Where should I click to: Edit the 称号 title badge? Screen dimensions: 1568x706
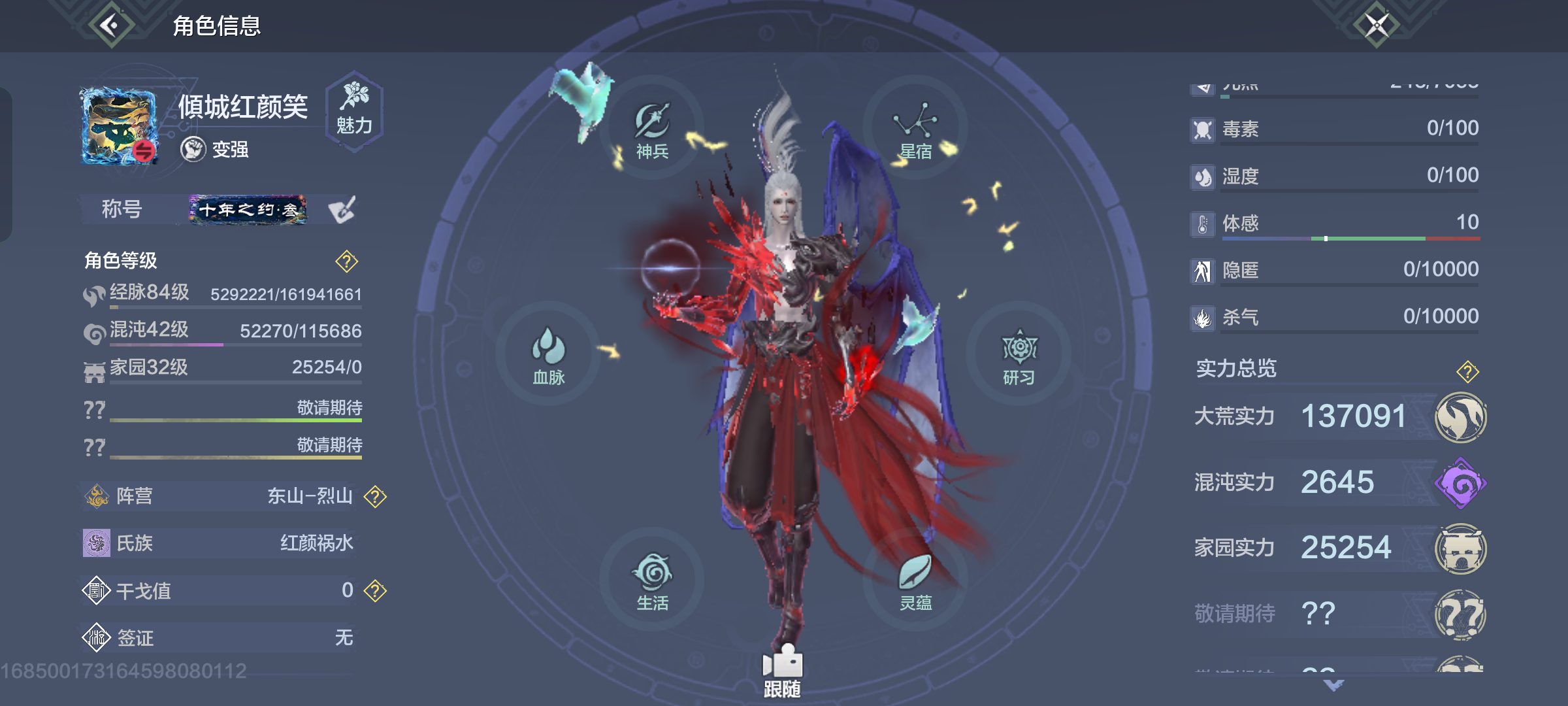342,210
